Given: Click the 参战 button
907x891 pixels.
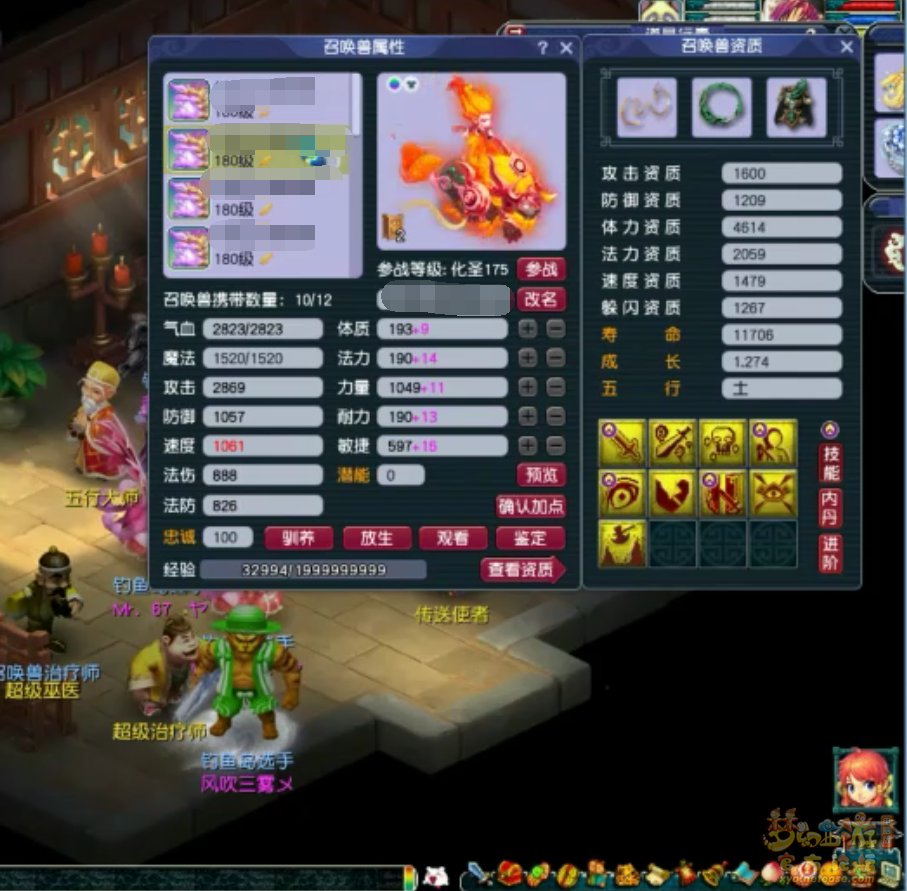Looking at the screenshot, I should 541,269.
